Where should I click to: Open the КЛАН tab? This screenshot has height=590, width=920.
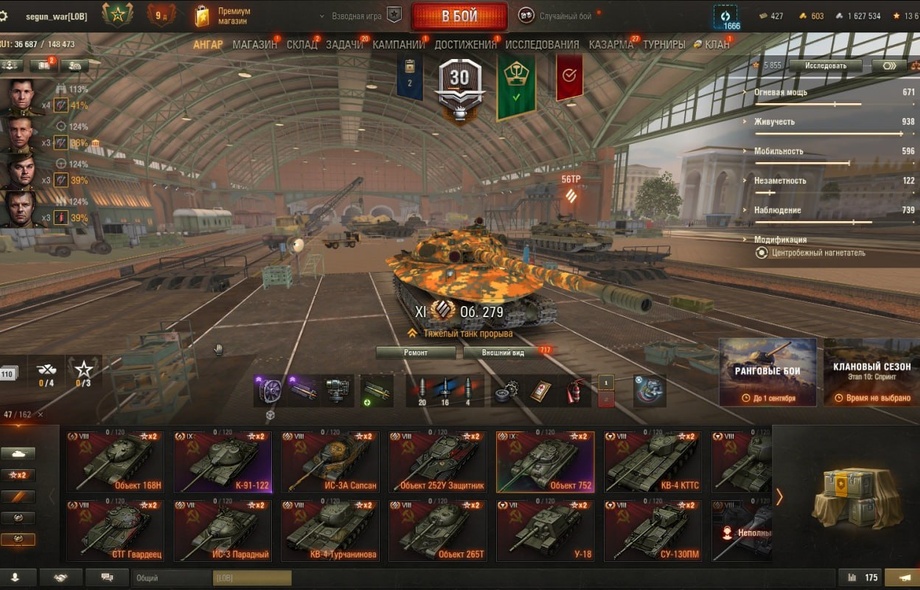pos(714,45)
